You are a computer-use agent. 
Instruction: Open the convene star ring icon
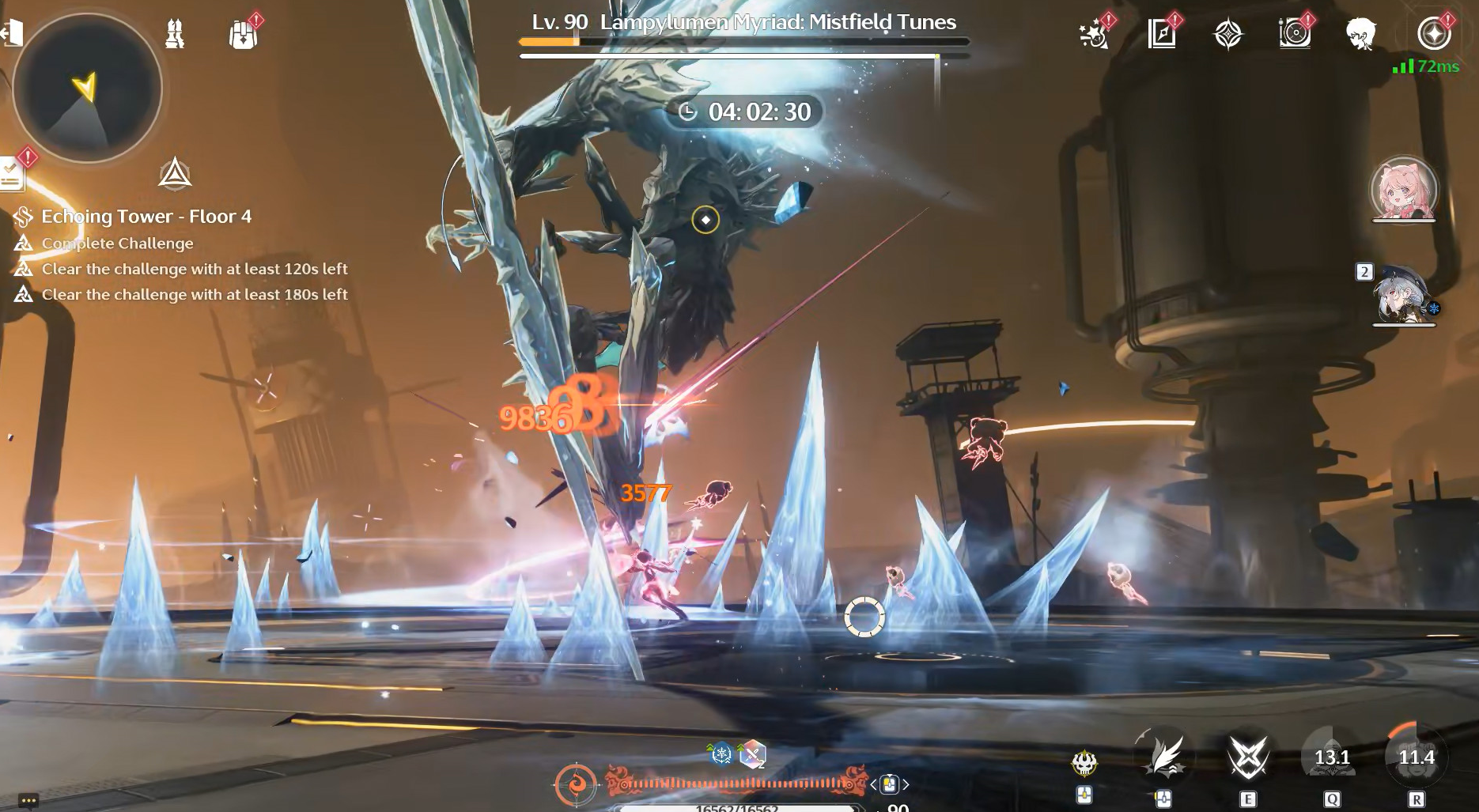[1432, 35]
